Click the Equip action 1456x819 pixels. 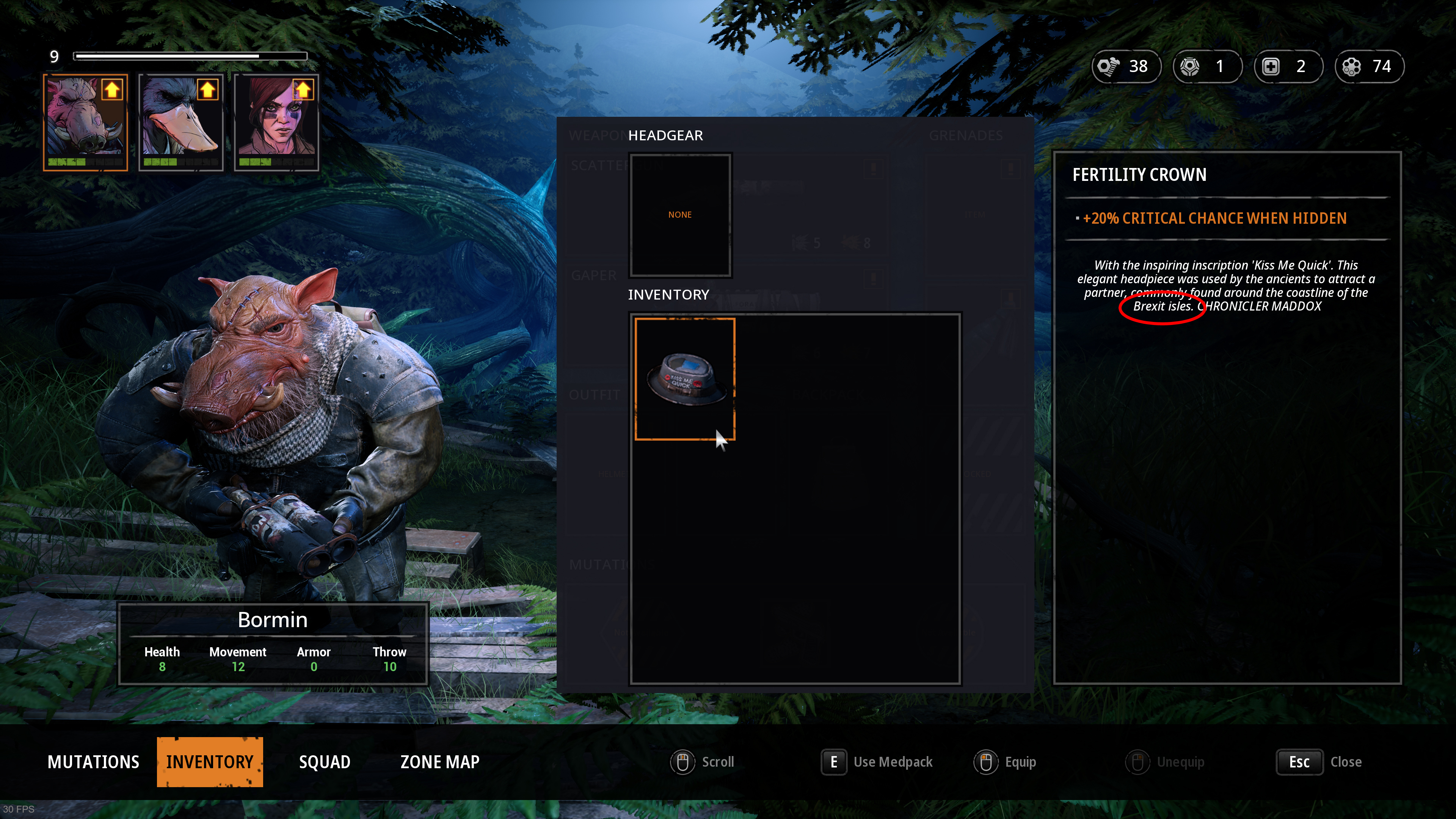pyautogui.click(x=1005, y=762)
